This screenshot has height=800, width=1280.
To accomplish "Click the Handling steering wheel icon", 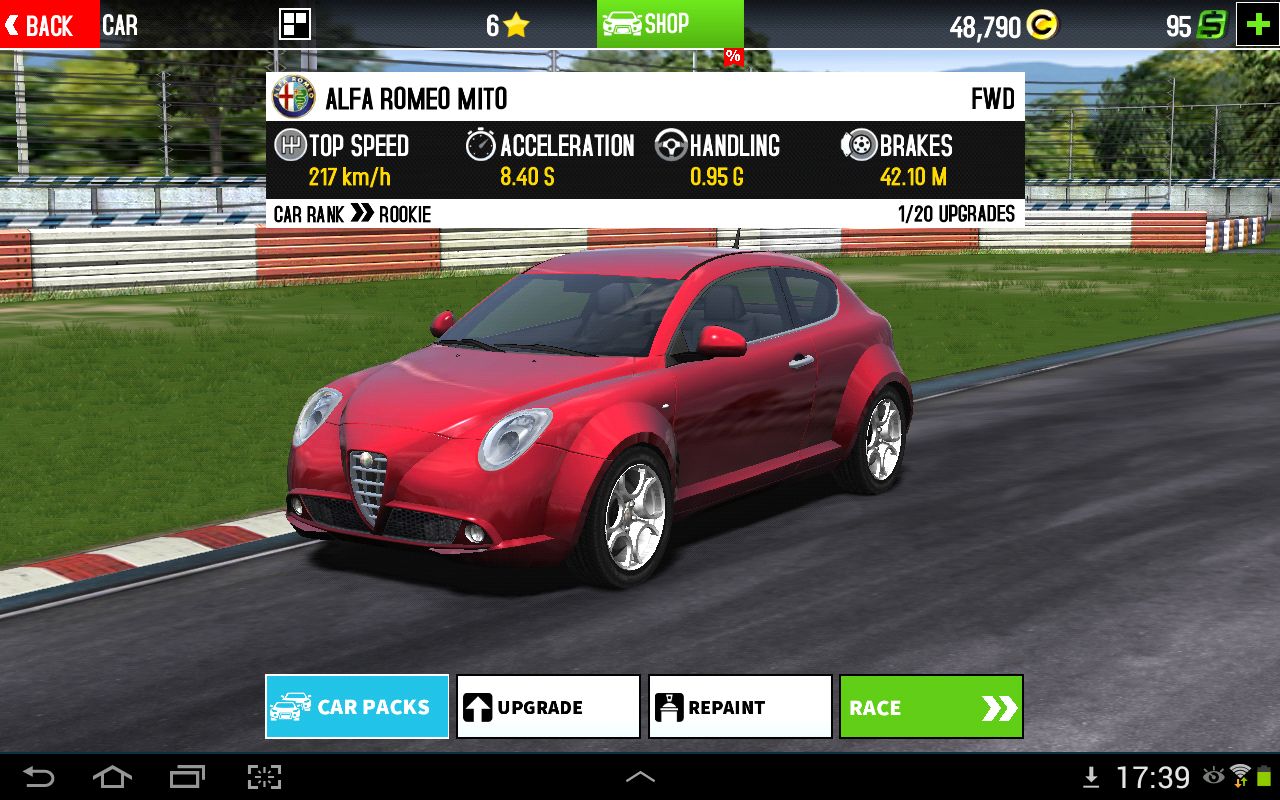I will coord(669,144).
